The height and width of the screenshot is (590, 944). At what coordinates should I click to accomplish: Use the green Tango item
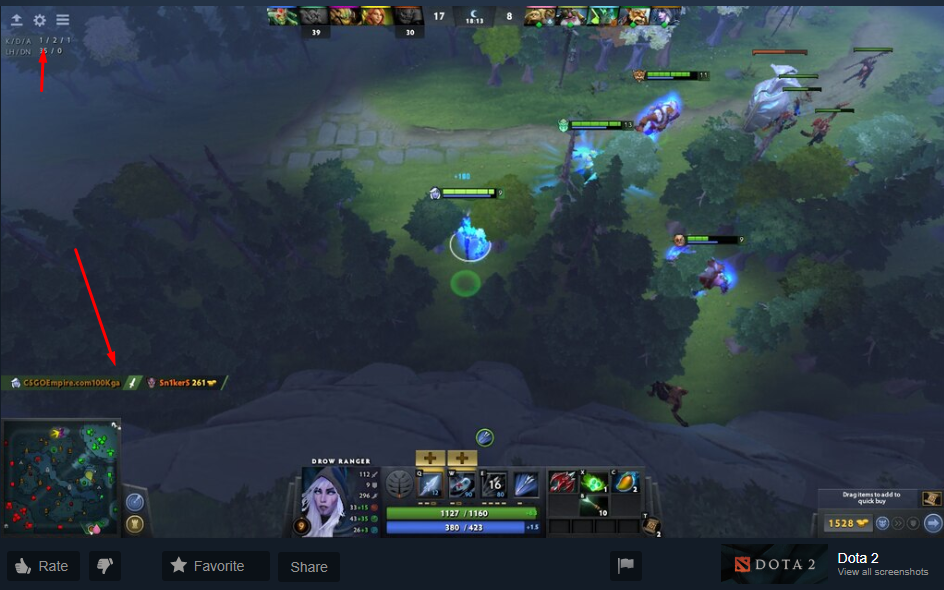click(595, 482)
